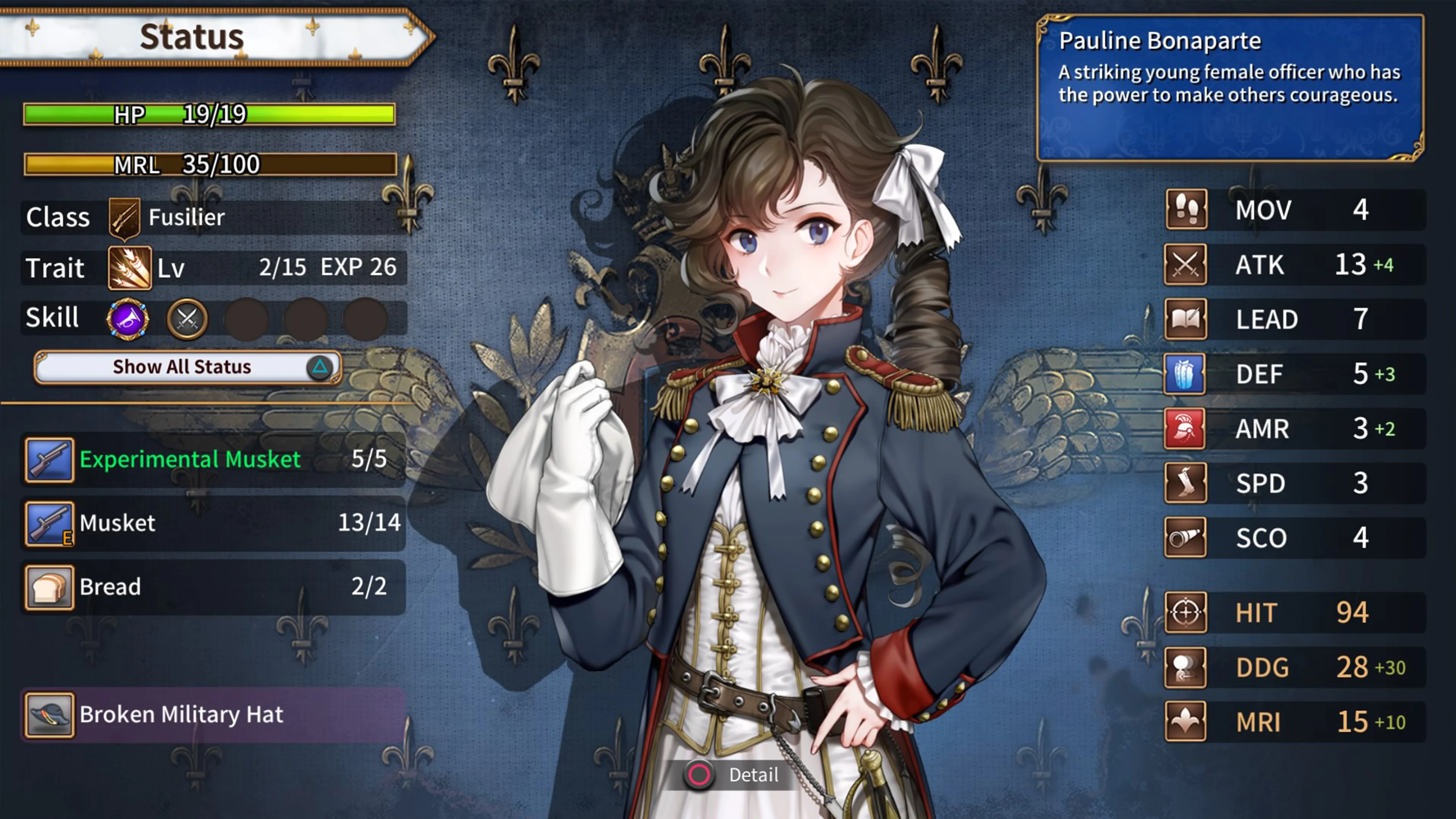Pick the Broken Military Hat accessory
Viewport: 1456px width, 819px height.
pos(213,715)
